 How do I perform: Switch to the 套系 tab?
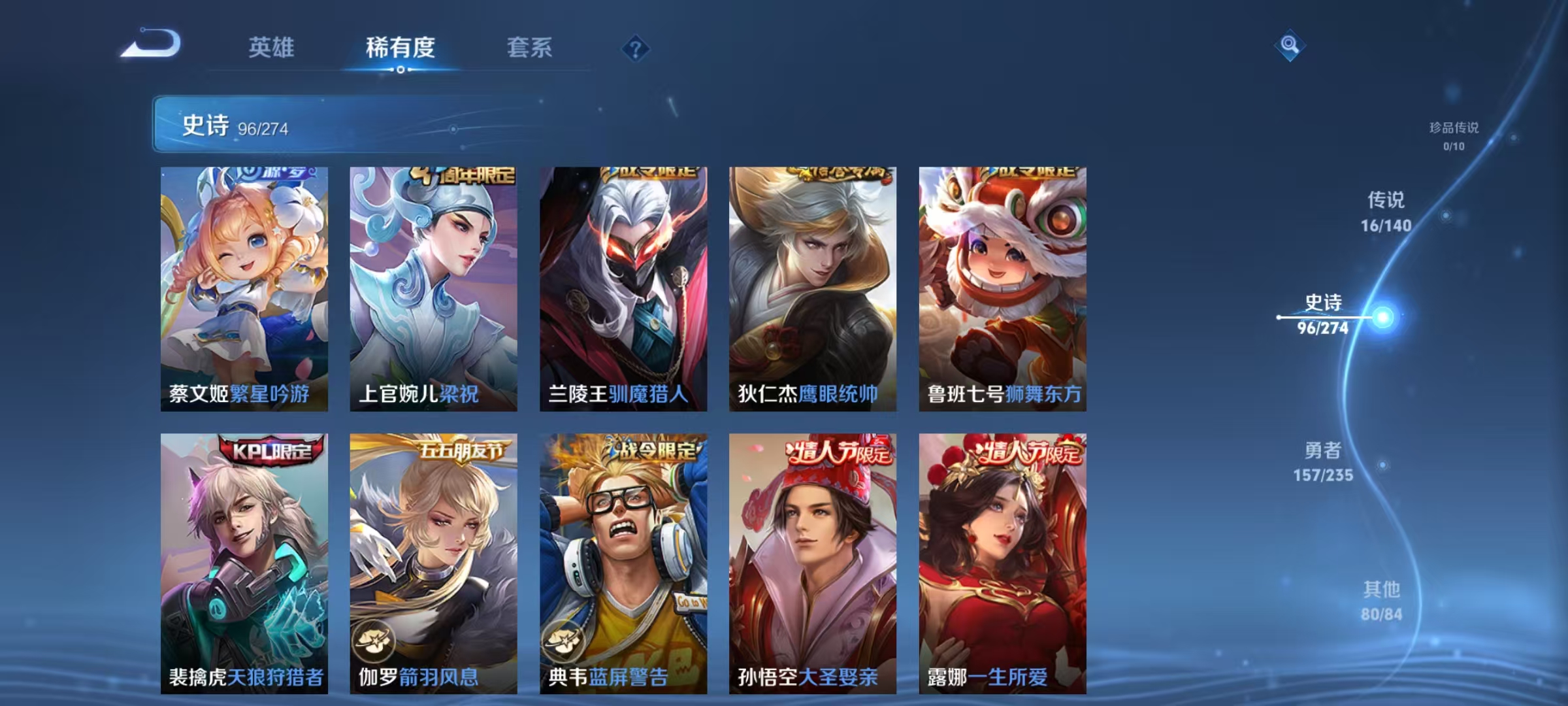[x=531, y=48]
